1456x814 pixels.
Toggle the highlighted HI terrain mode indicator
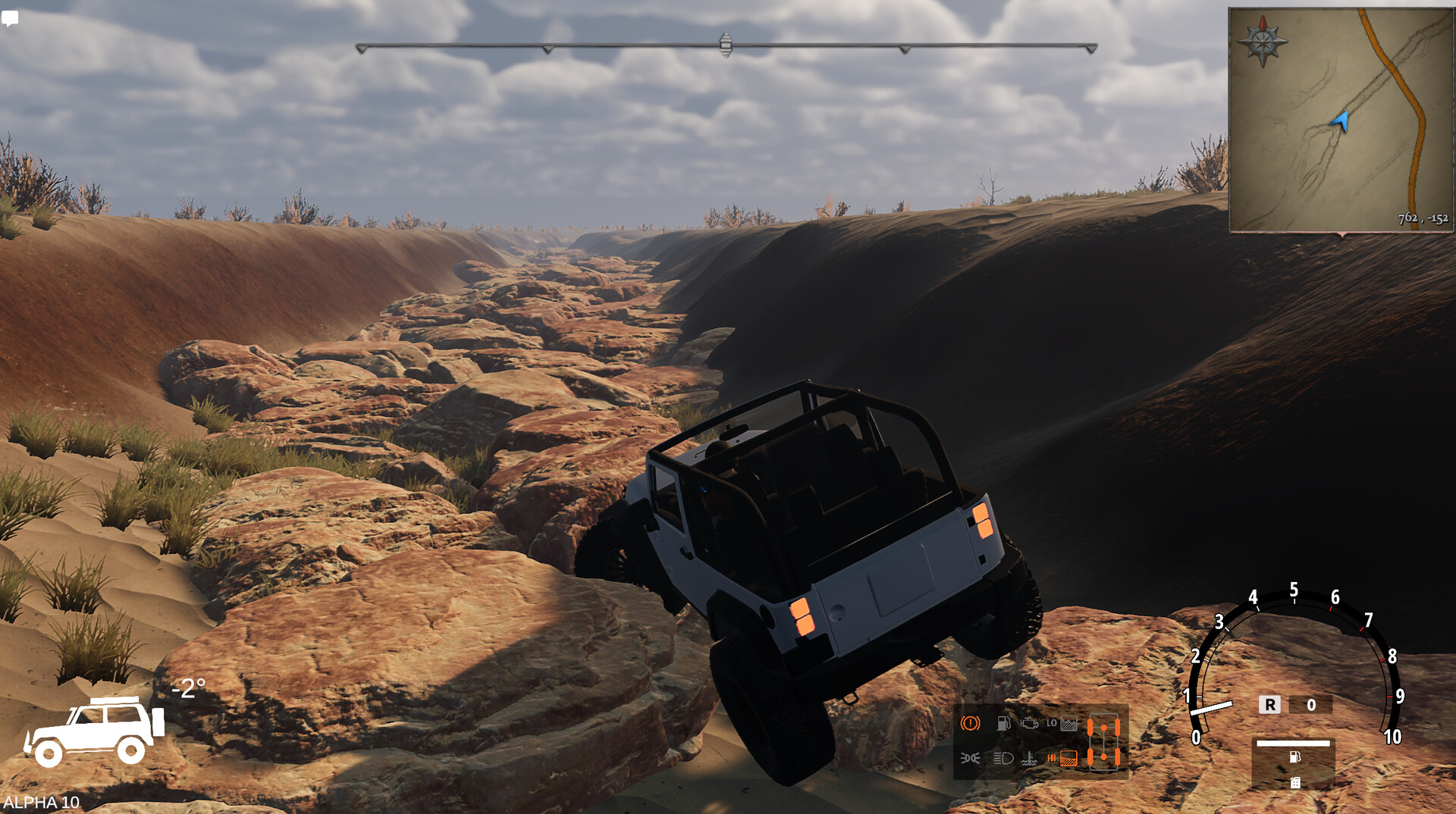click(1068, 758)
